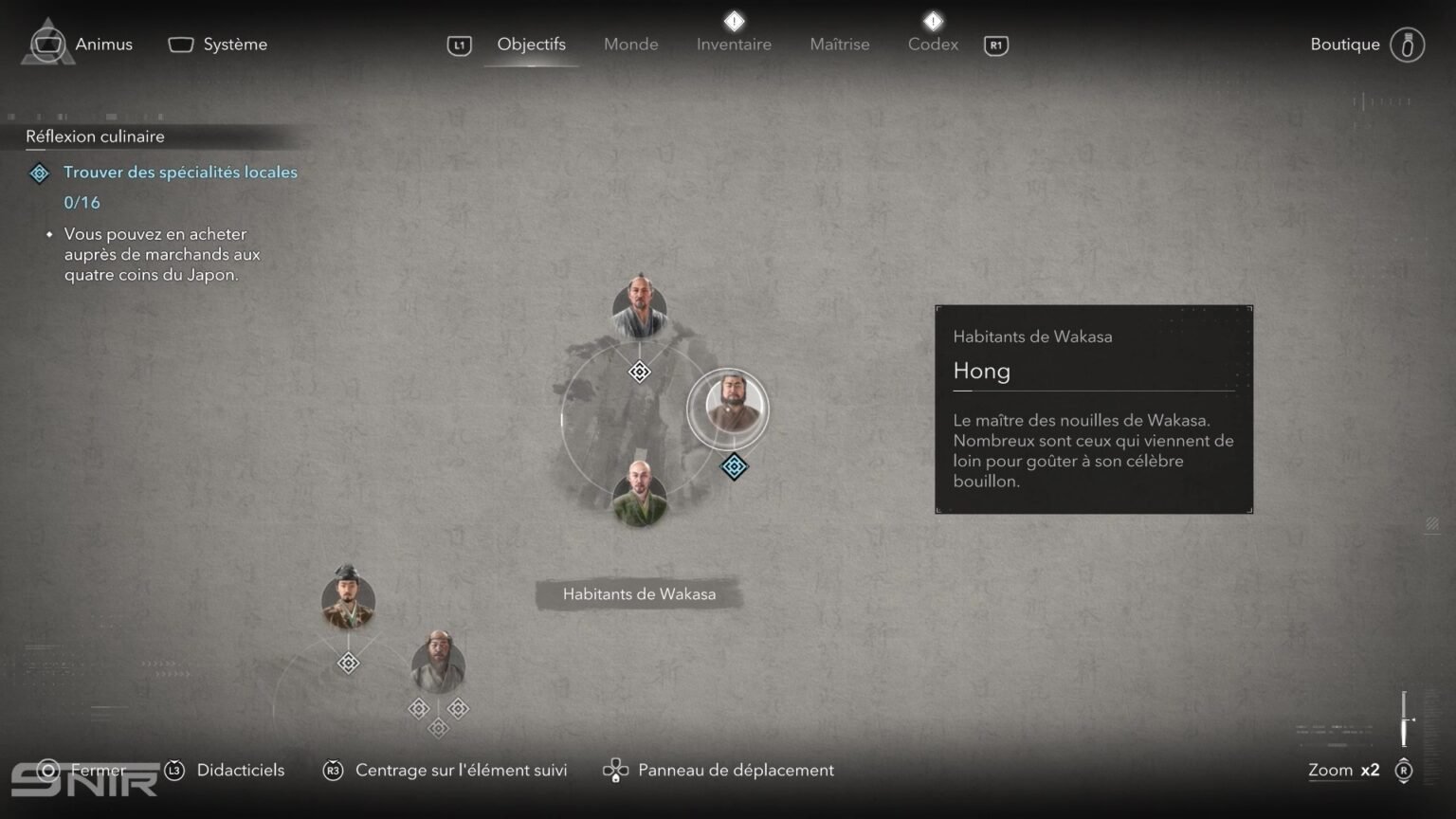Click the R1 shoulder button prompt
The height and width of the screenshot is (819, 1456).
click(994, 45)
